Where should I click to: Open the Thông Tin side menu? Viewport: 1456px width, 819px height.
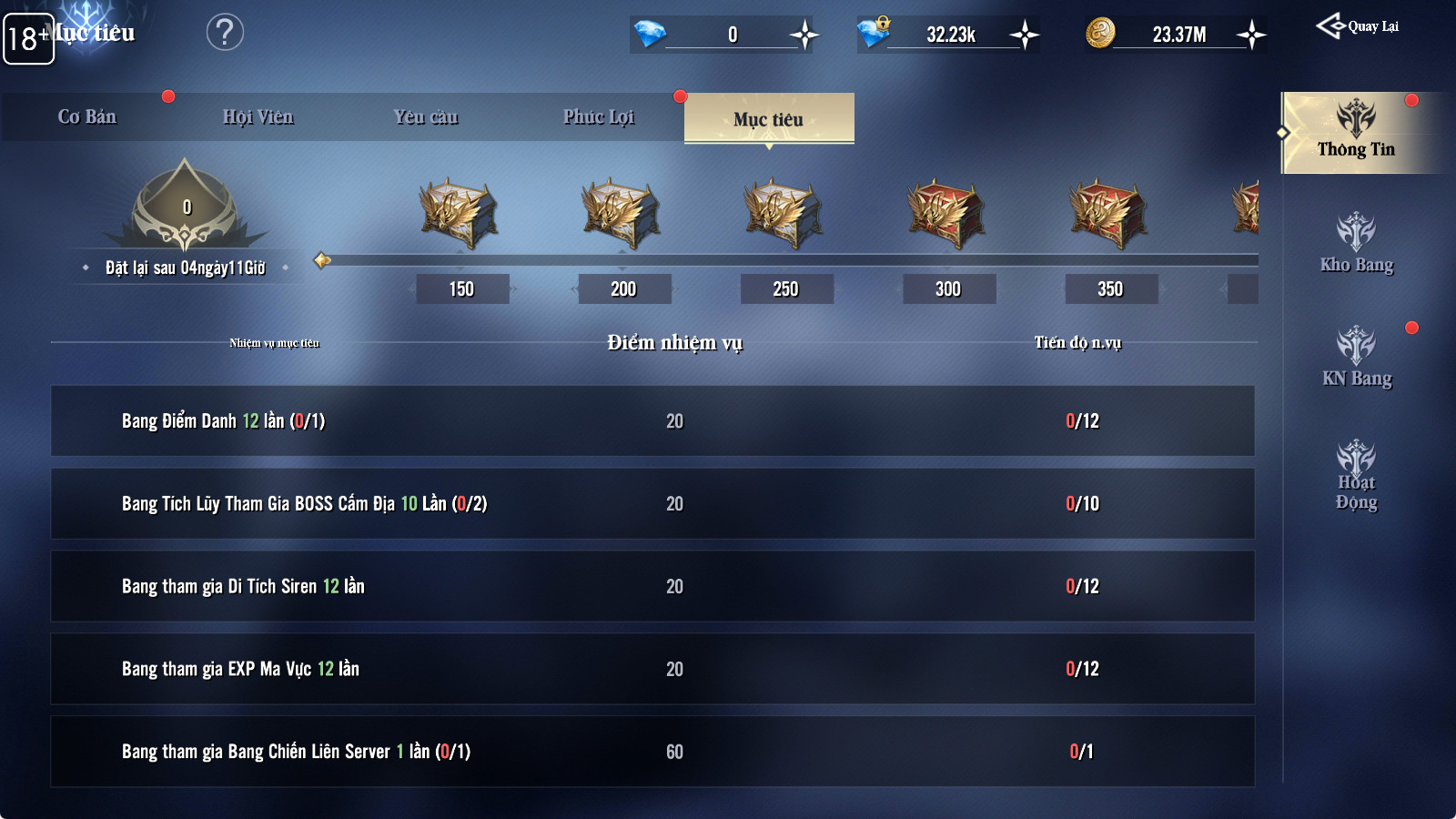coord(1356,133)
